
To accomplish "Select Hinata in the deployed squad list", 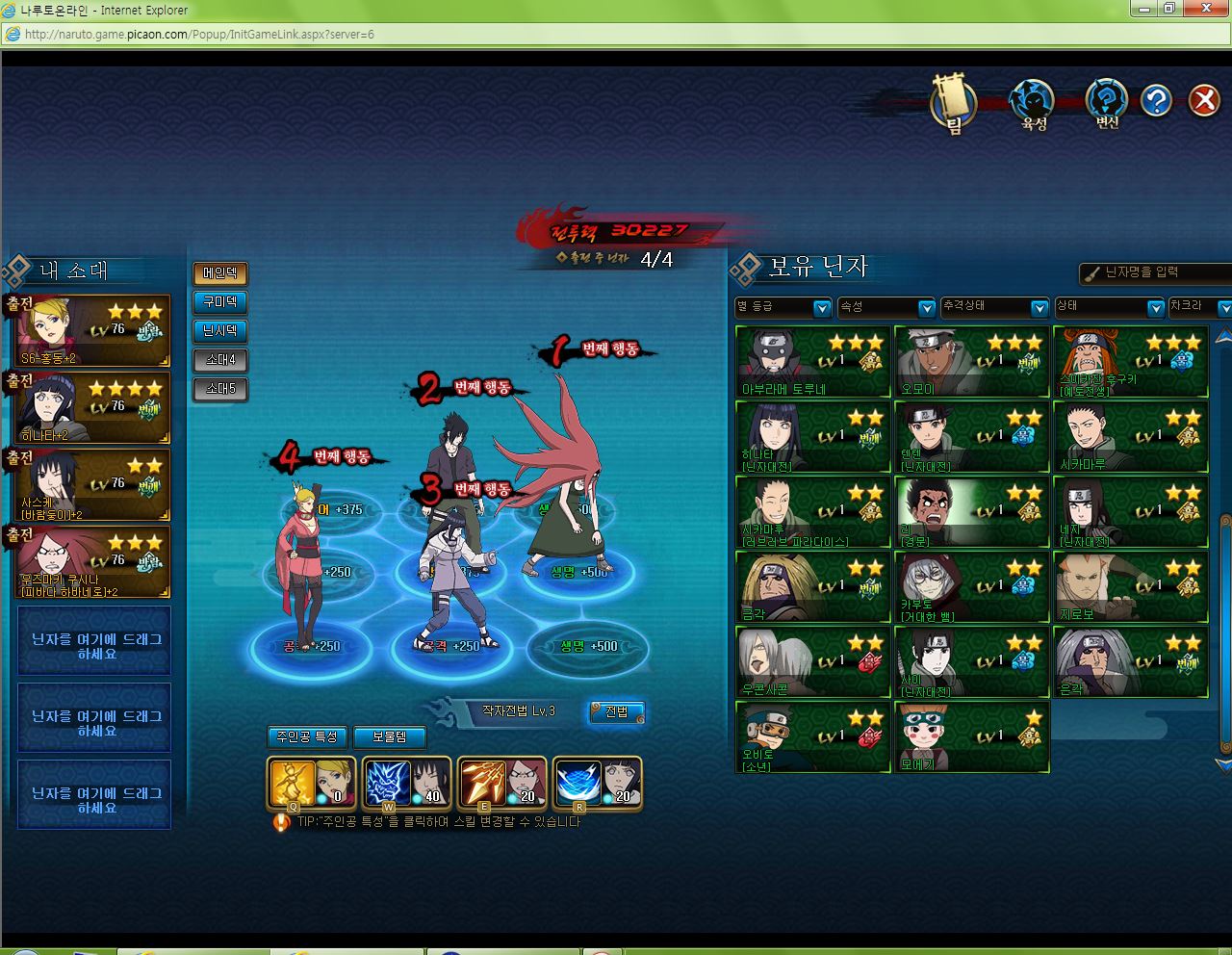I will [93, 408].
